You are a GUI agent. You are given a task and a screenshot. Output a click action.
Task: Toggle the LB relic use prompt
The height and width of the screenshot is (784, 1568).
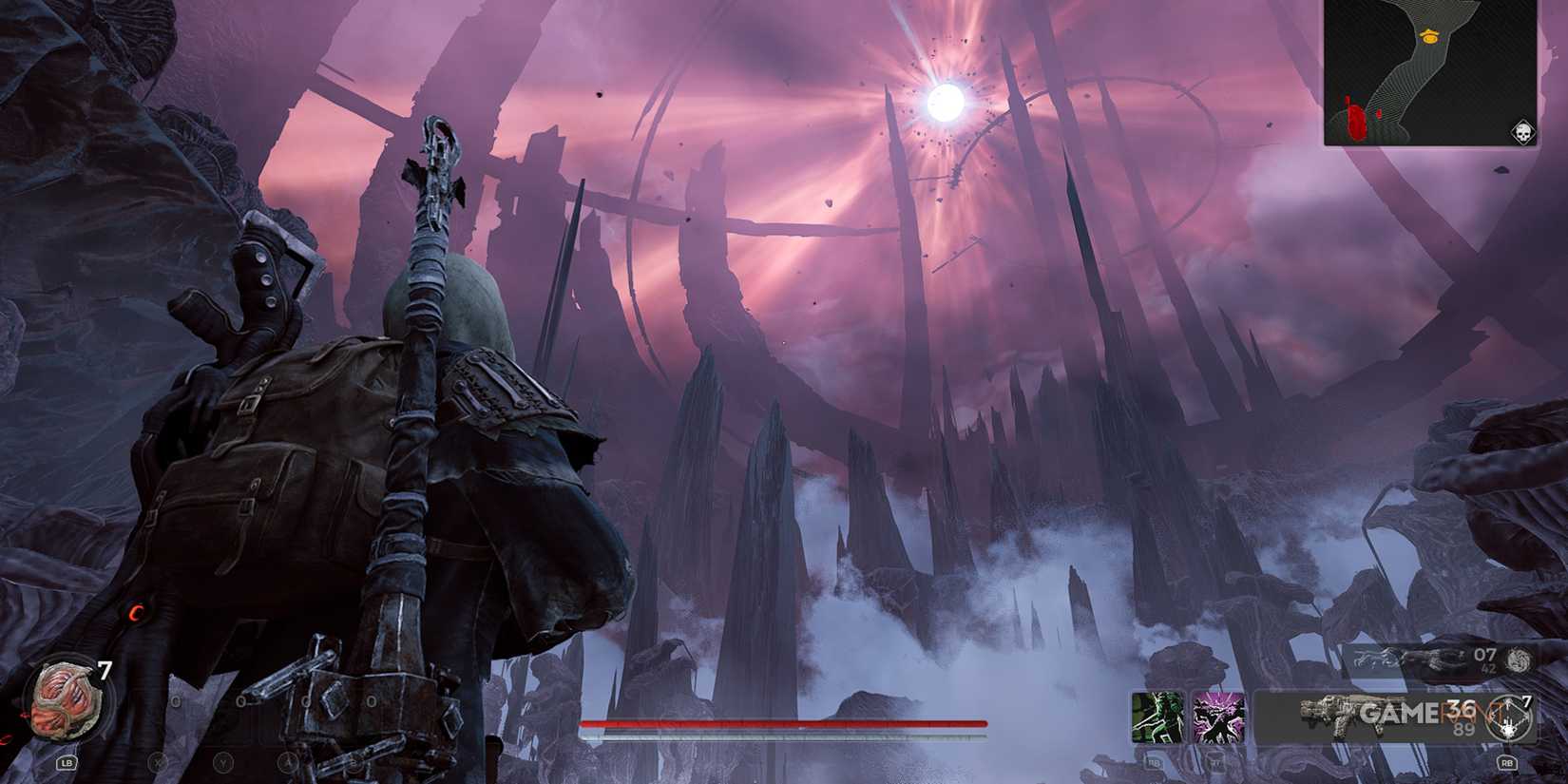67,763
